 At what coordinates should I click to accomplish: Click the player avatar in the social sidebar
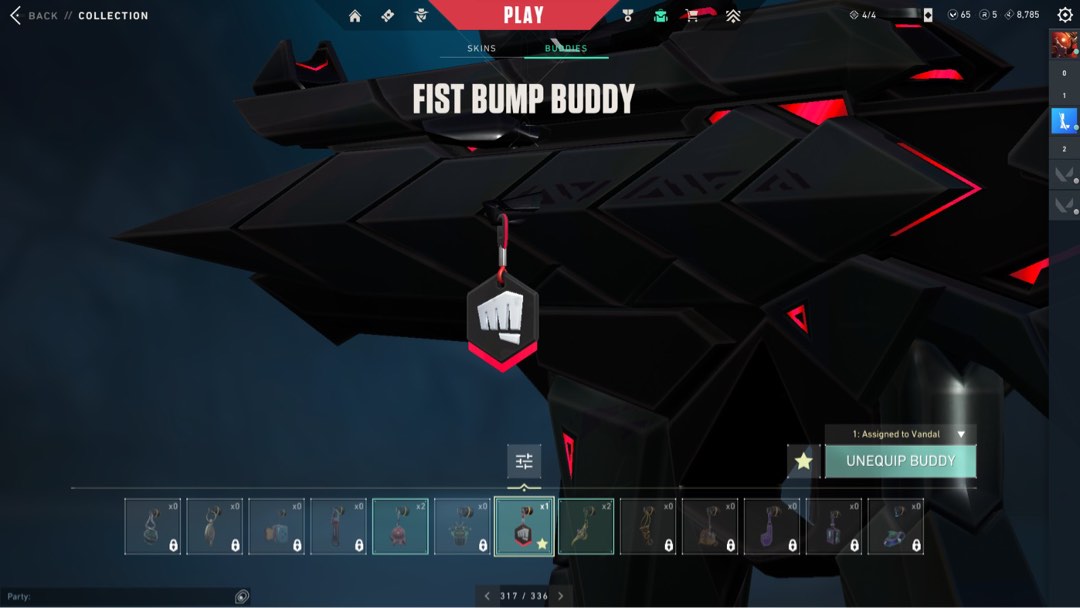1063,45
